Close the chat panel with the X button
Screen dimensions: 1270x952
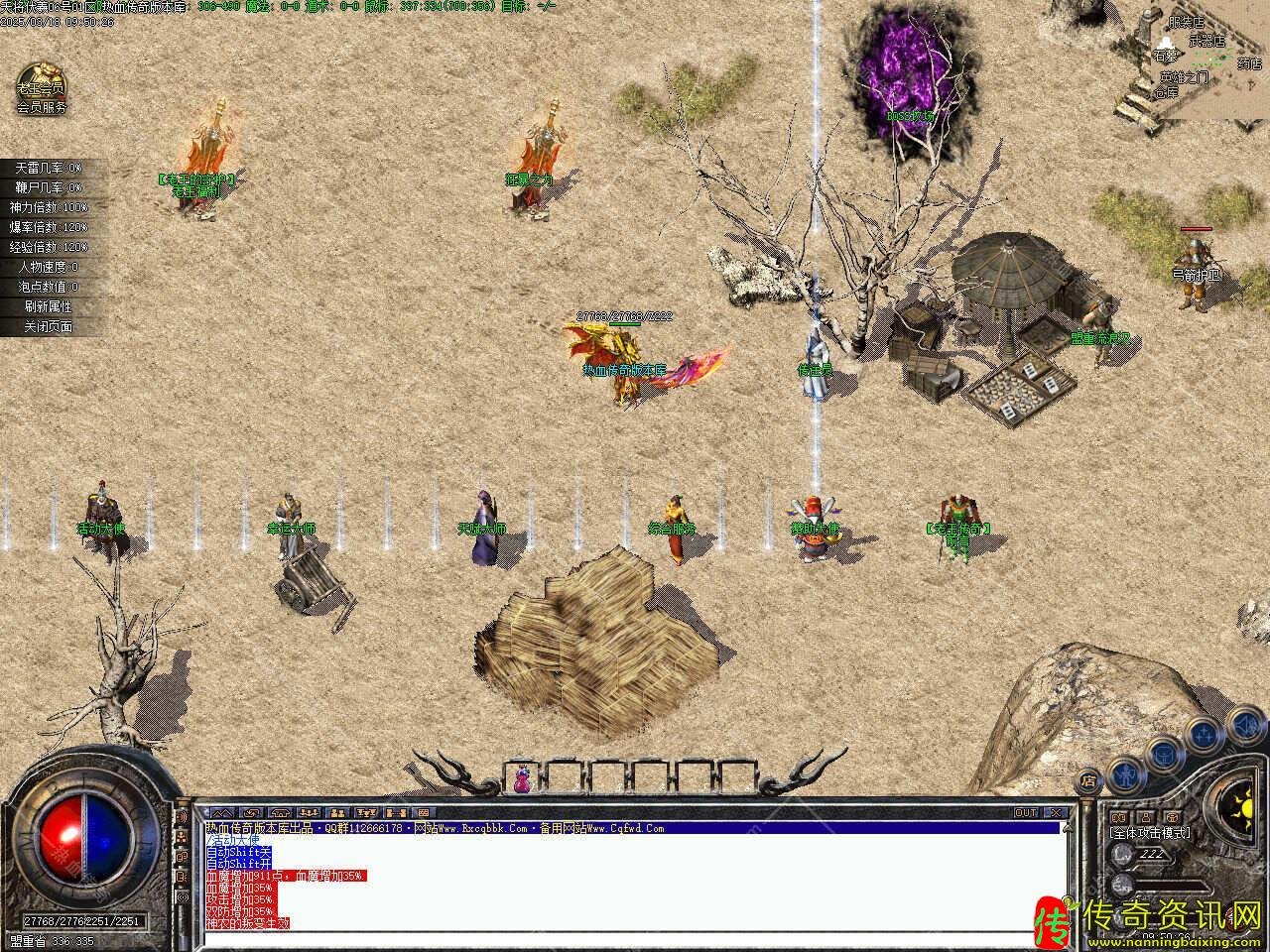tap(1057, 813)
